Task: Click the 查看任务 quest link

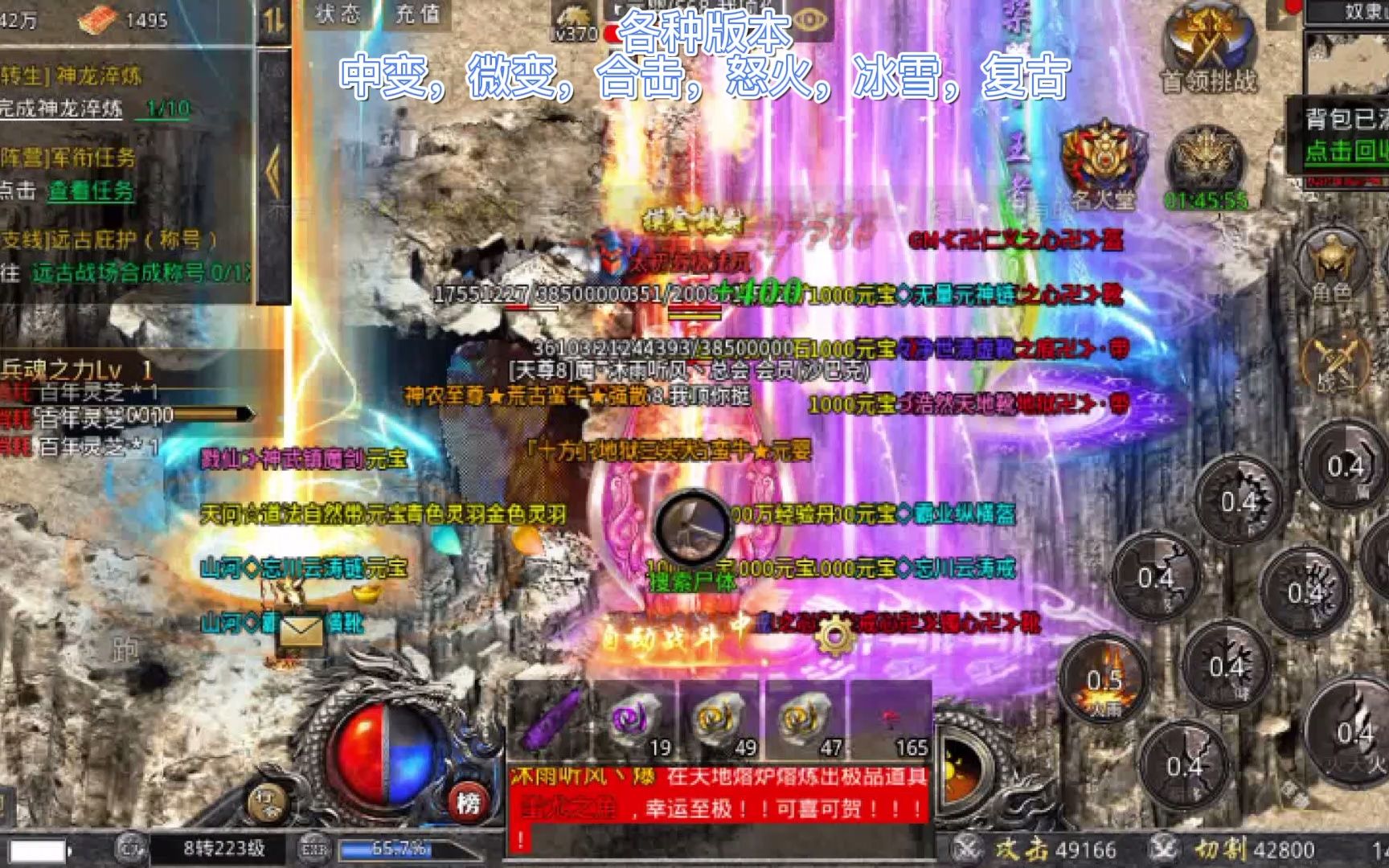Action: click(x=90, y=193)
